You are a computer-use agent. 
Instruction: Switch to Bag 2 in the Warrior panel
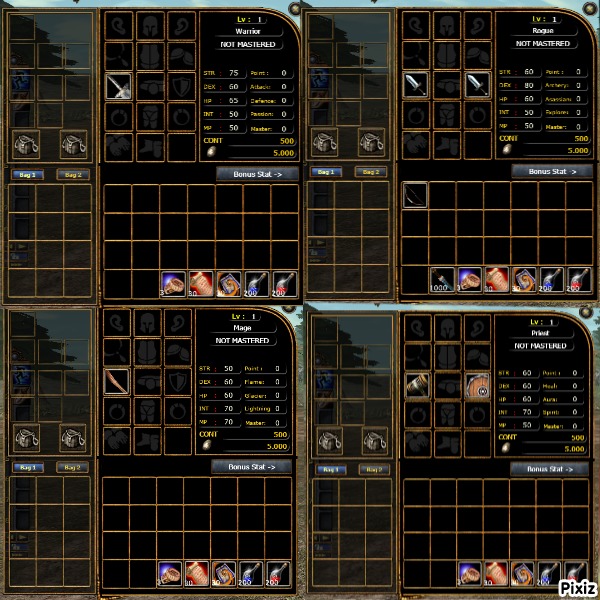pyautogui.click(x=71, y=174)
